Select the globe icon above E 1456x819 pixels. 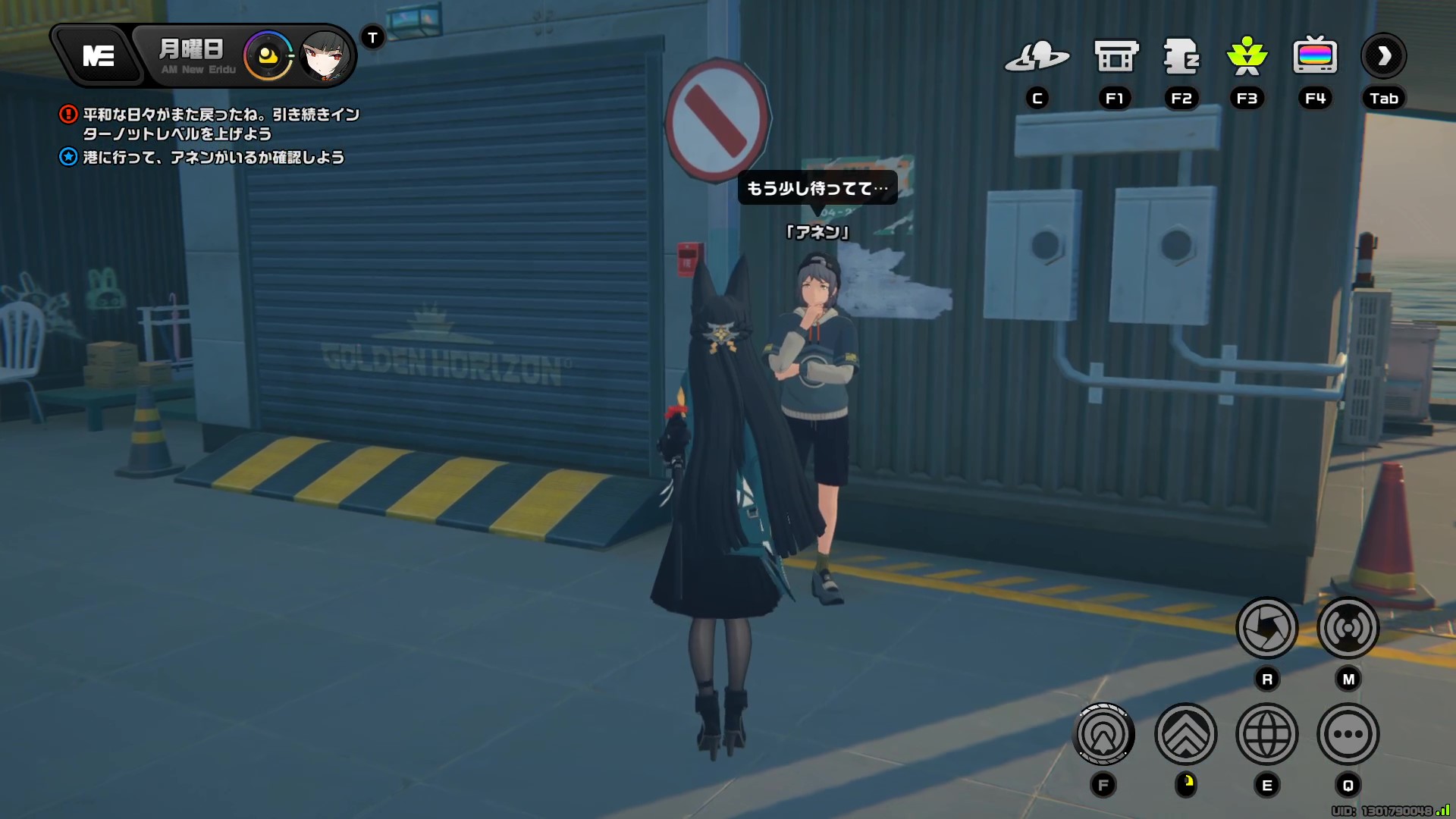(1266, 734)
